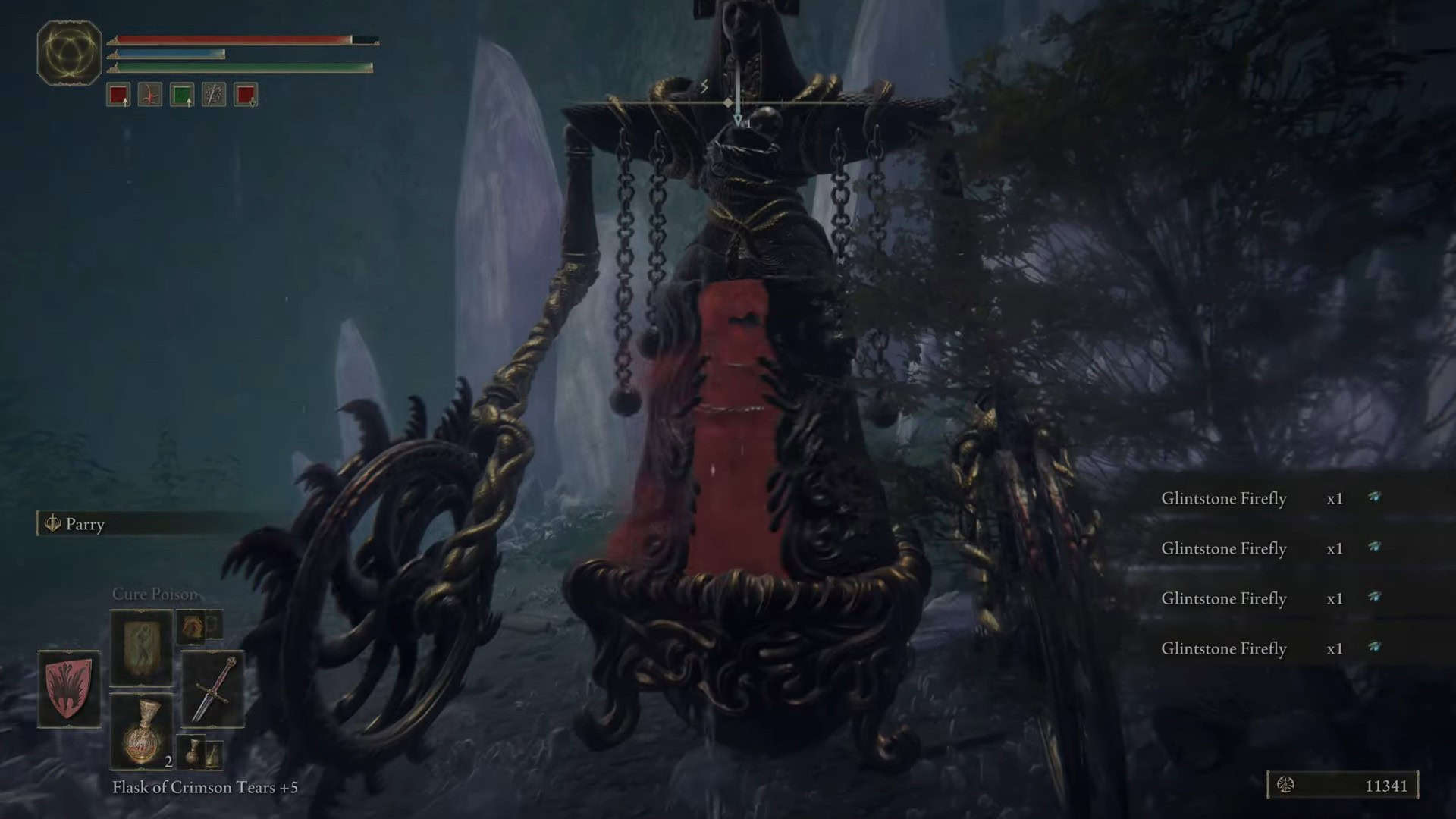Image resolution: width=1456 pixels, height=819 pixels.
Task: Select the Flask of Crimson Tears slot
Action: [x=142, y=732]
